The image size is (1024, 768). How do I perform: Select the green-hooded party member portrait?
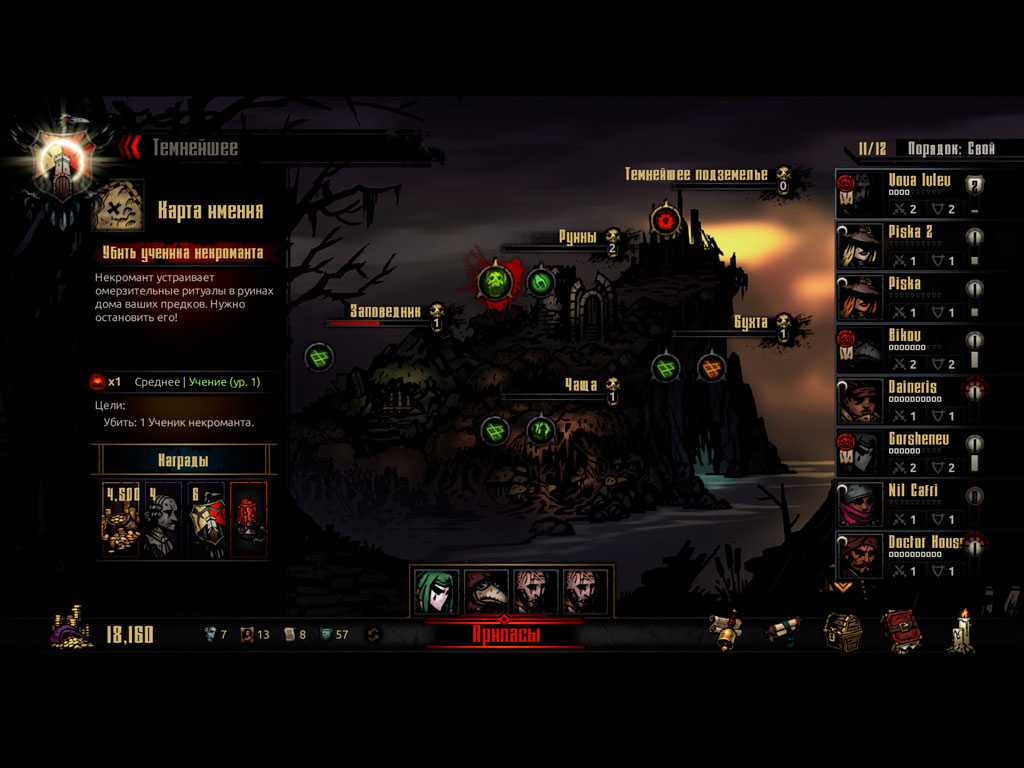click(436, 592)
